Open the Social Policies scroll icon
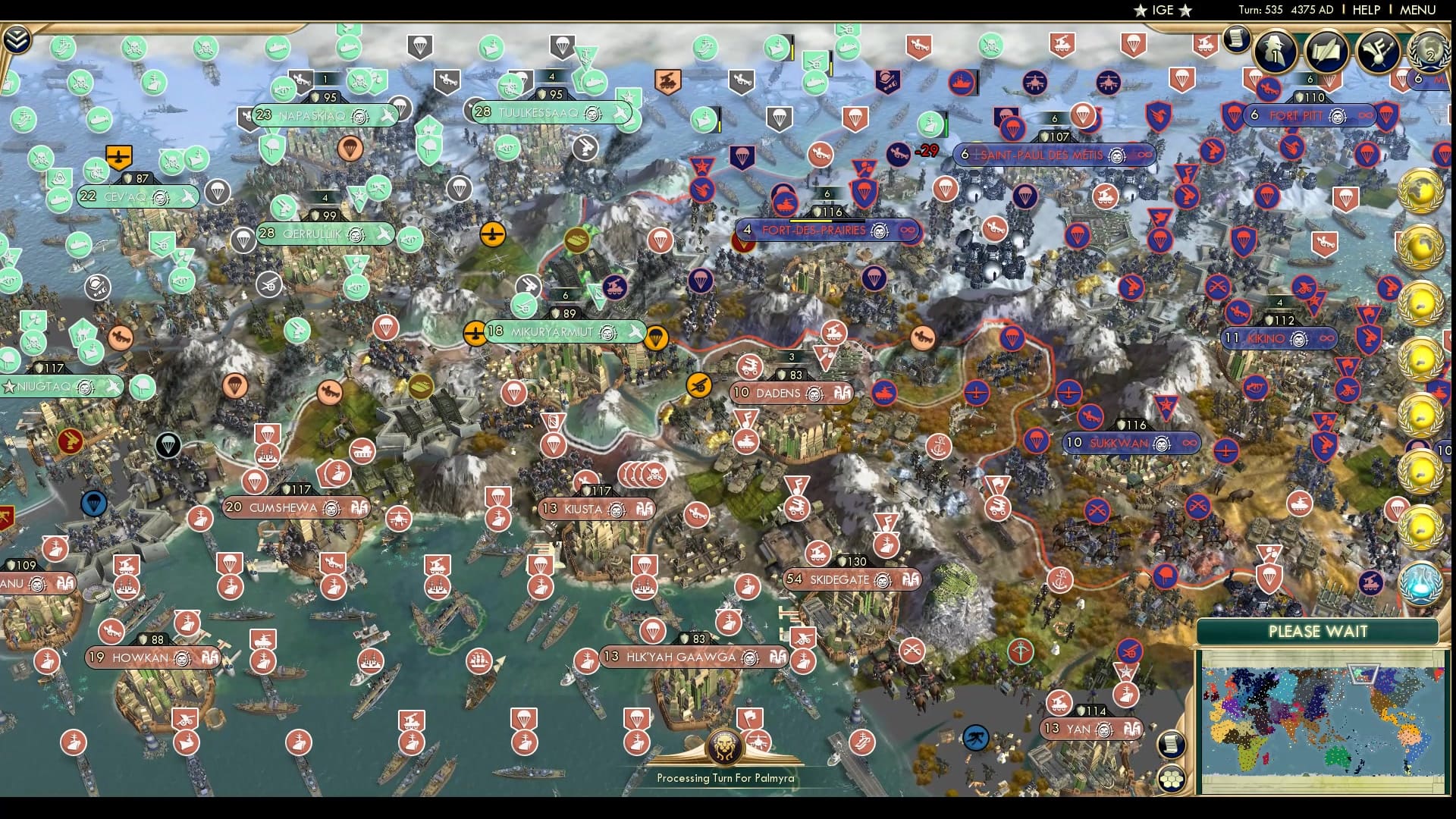This screenshot has height=819, width=1456. click(1326, 52)
